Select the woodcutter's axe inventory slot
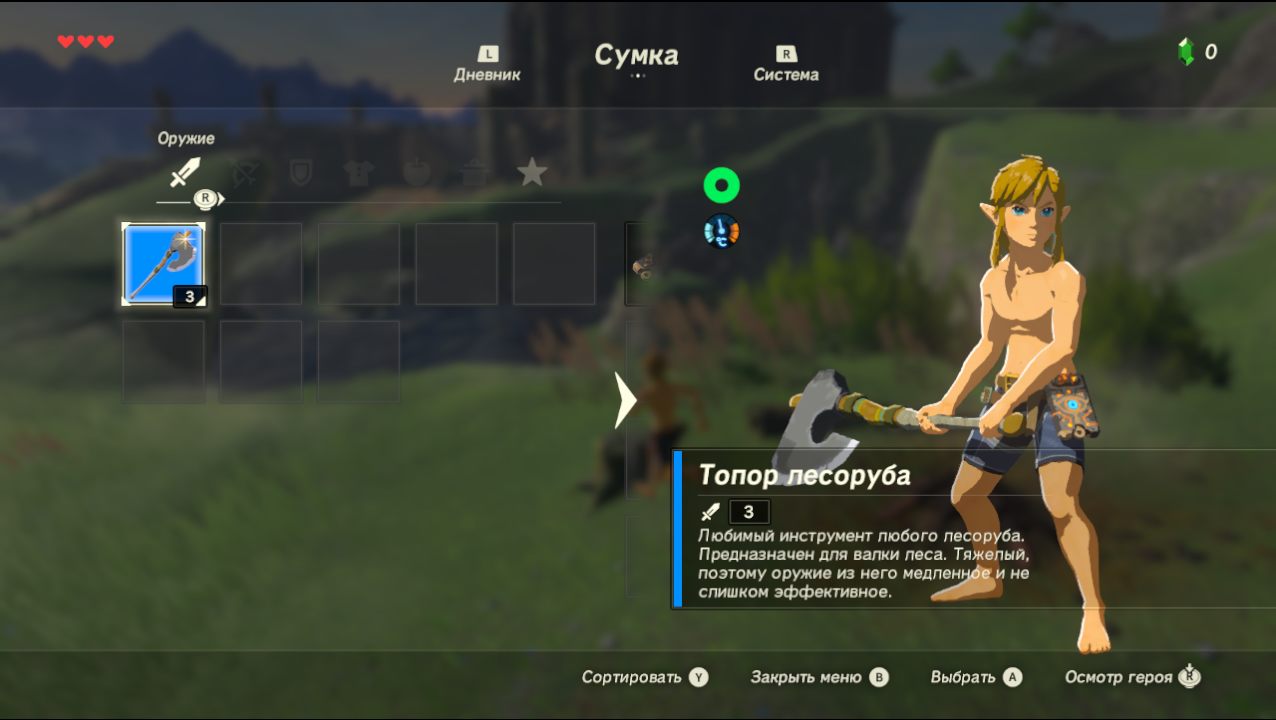 (164, 264)
